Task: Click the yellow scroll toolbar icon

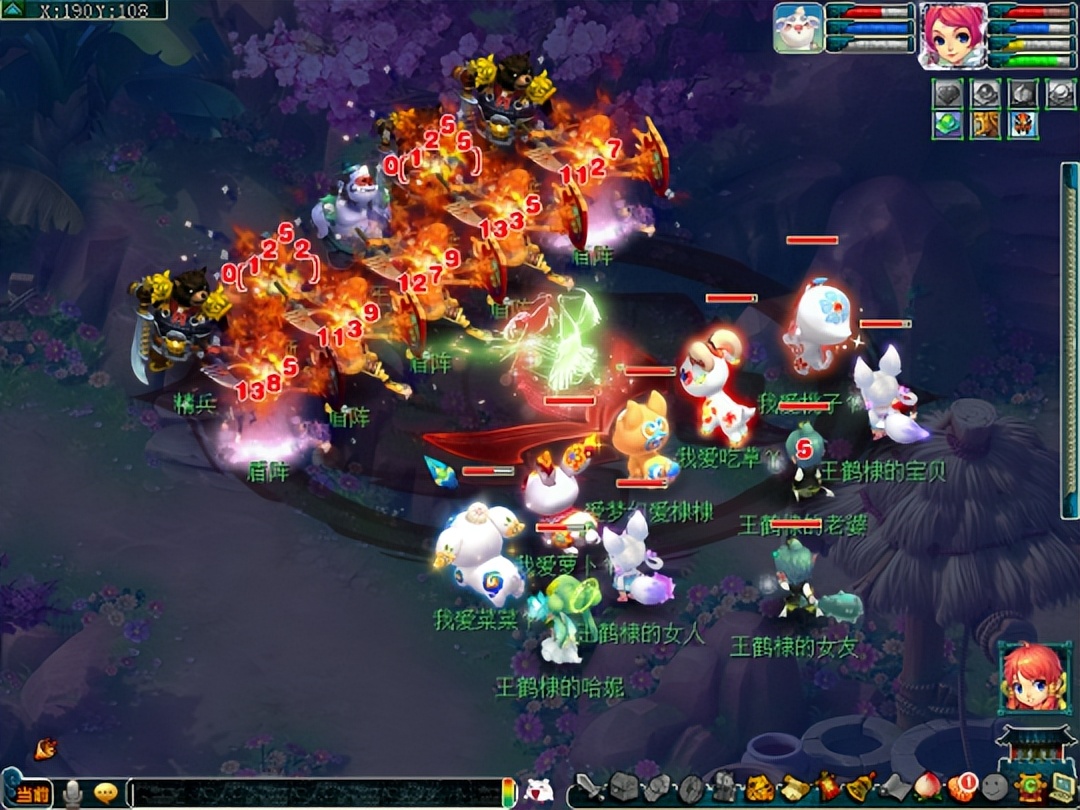Action: (794, 788)
